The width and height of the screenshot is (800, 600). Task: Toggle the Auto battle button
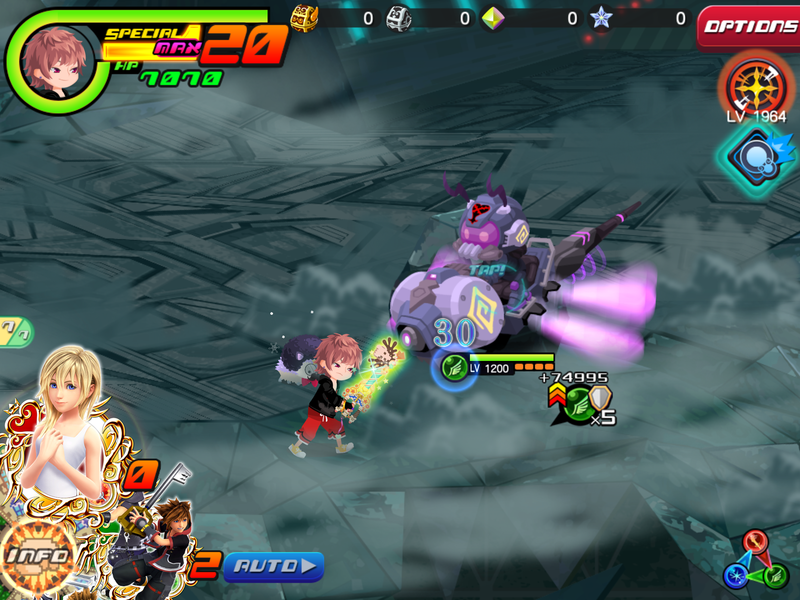point(273,567)
